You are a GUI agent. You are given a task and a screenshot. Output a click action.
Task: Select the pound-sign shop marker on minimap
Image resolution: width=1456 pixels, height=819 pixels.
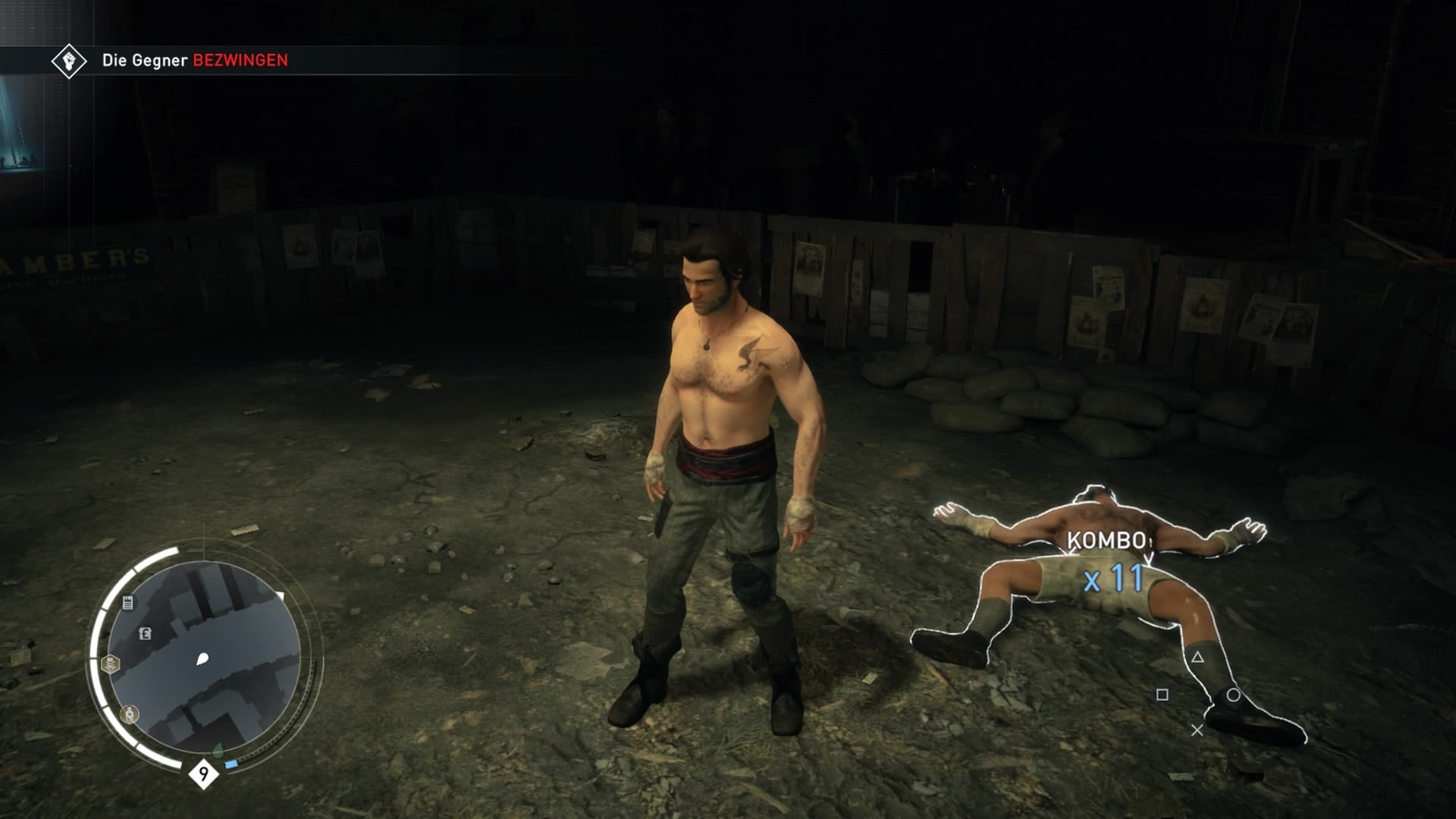pyautogui.click(x=145, y=634)
